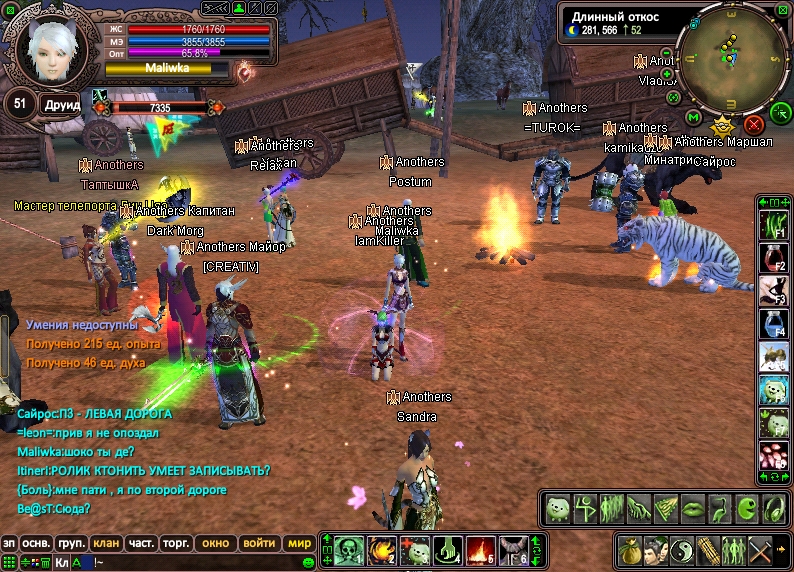Use the campfire skill in hotbar slot 5
This screenshot has width=794, height=572.
481,550
